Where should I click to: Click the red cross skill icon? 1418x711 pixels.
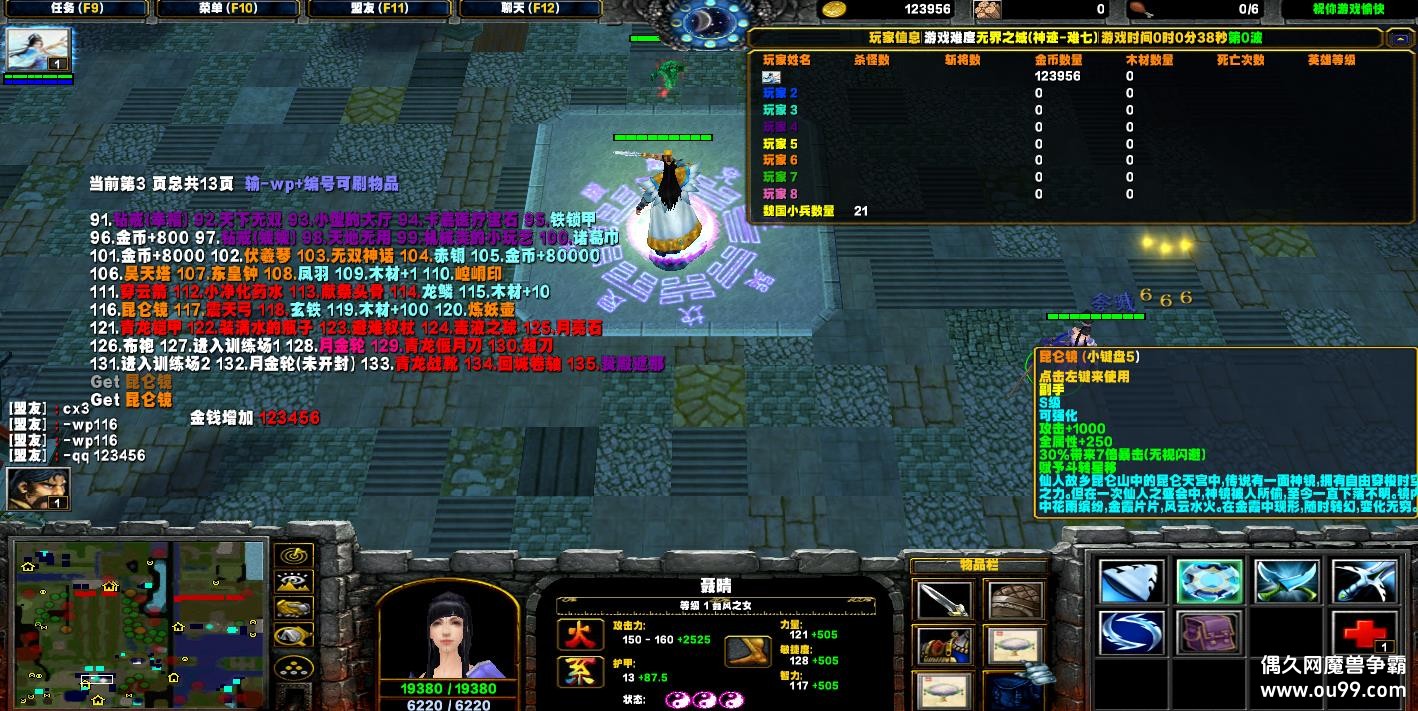point(1364,633)
